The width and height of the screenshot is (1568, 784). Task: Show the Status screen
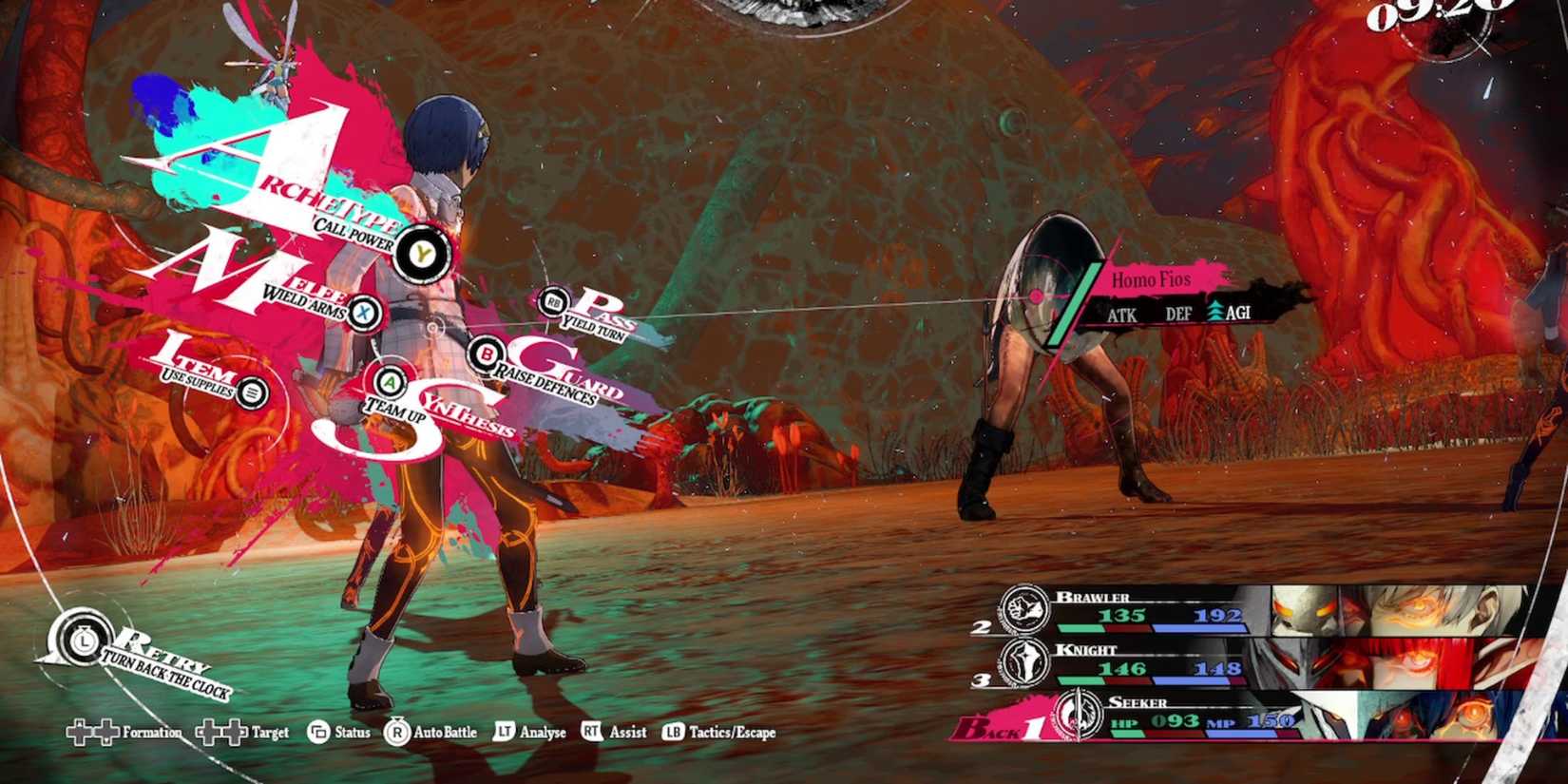[x=339, y=733]
